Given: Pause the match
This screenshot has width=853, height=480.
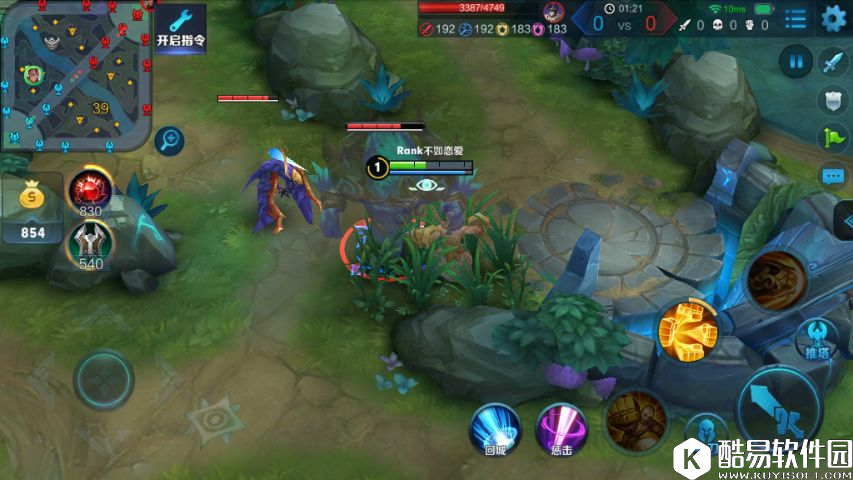Looking at the screenshot, I should [796, 62].
